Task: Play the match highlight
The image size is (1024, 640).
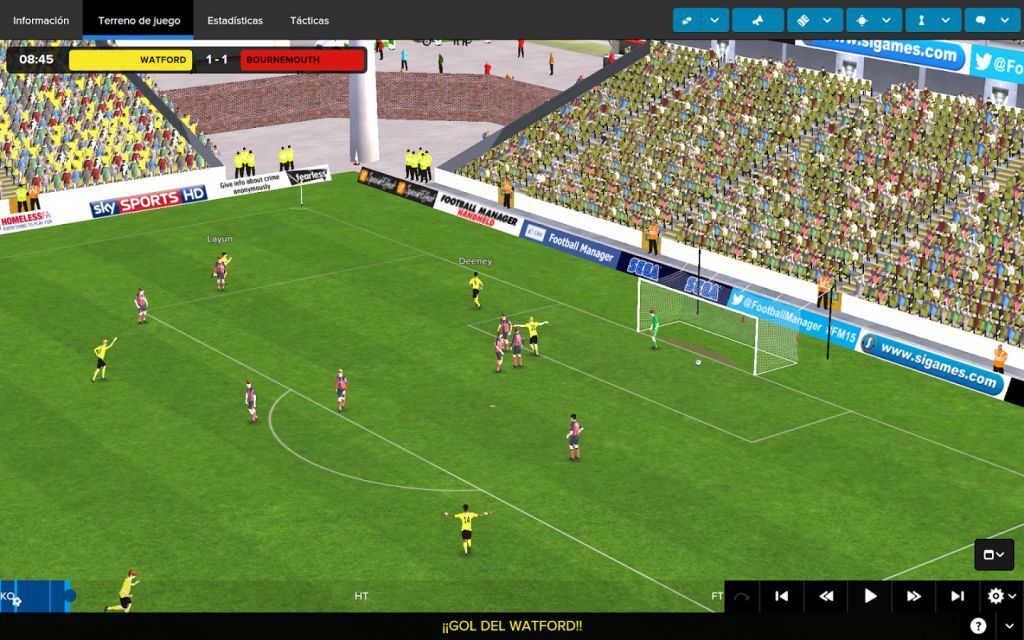Action: coord(870,596)
